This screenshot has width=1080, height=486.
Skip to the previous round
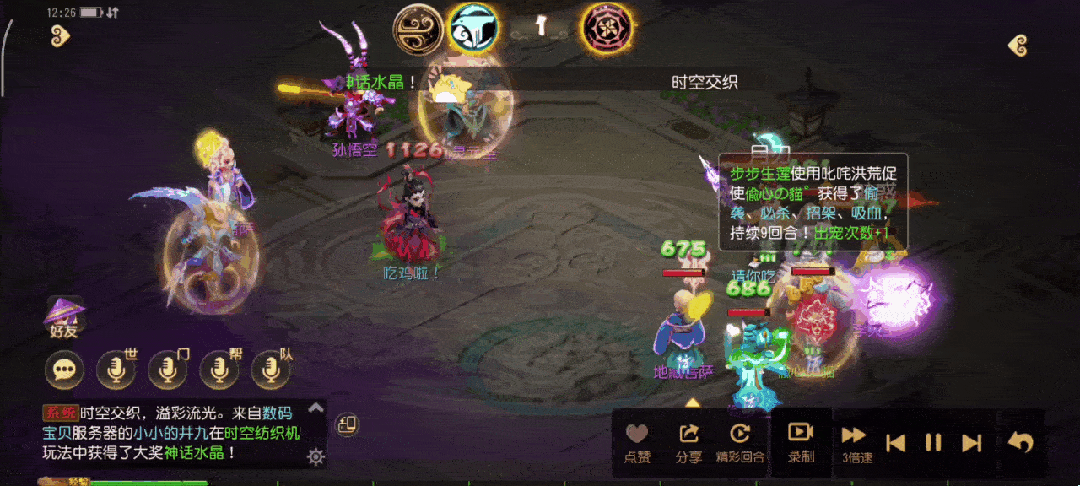tap(897, 442)
